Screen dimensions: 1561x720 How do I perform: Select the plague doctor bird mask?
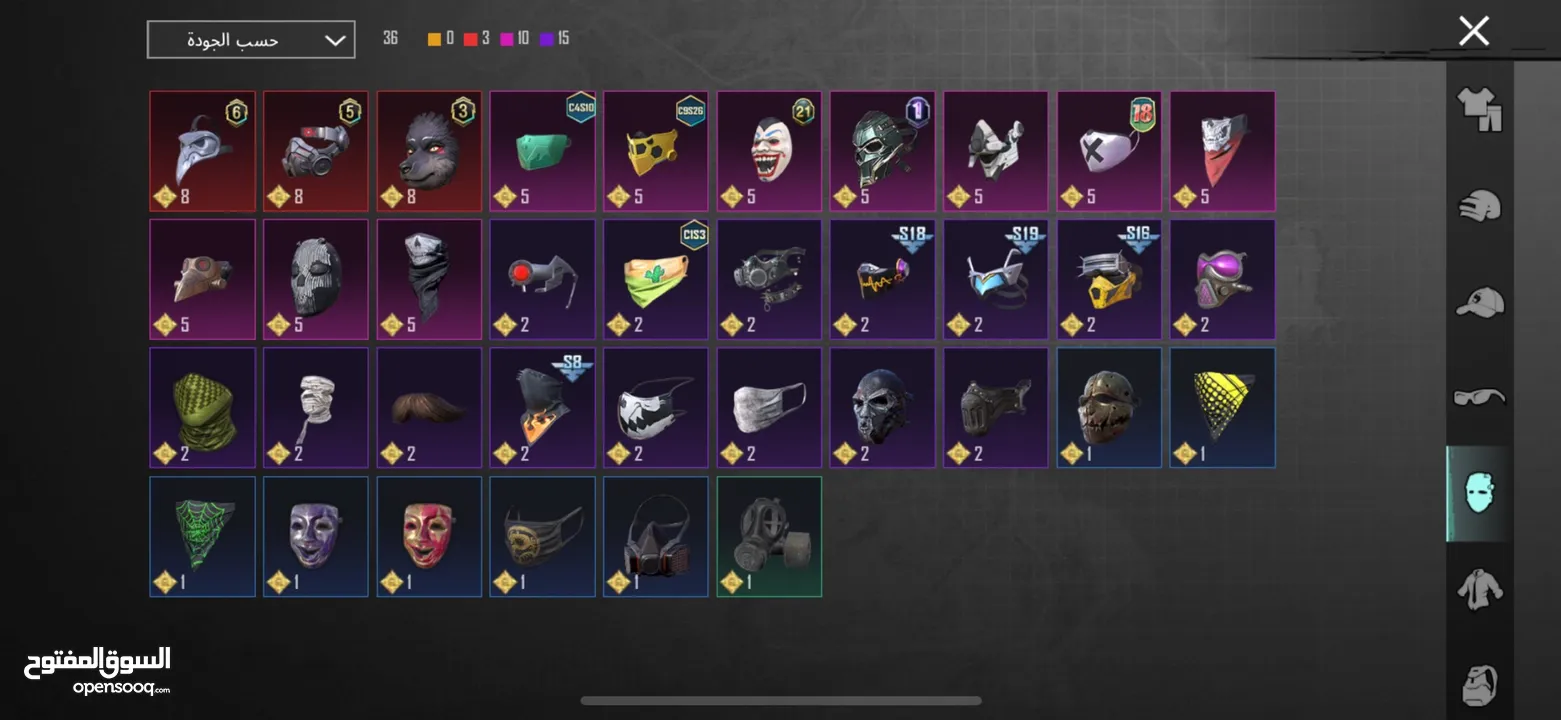click(202, 151)
